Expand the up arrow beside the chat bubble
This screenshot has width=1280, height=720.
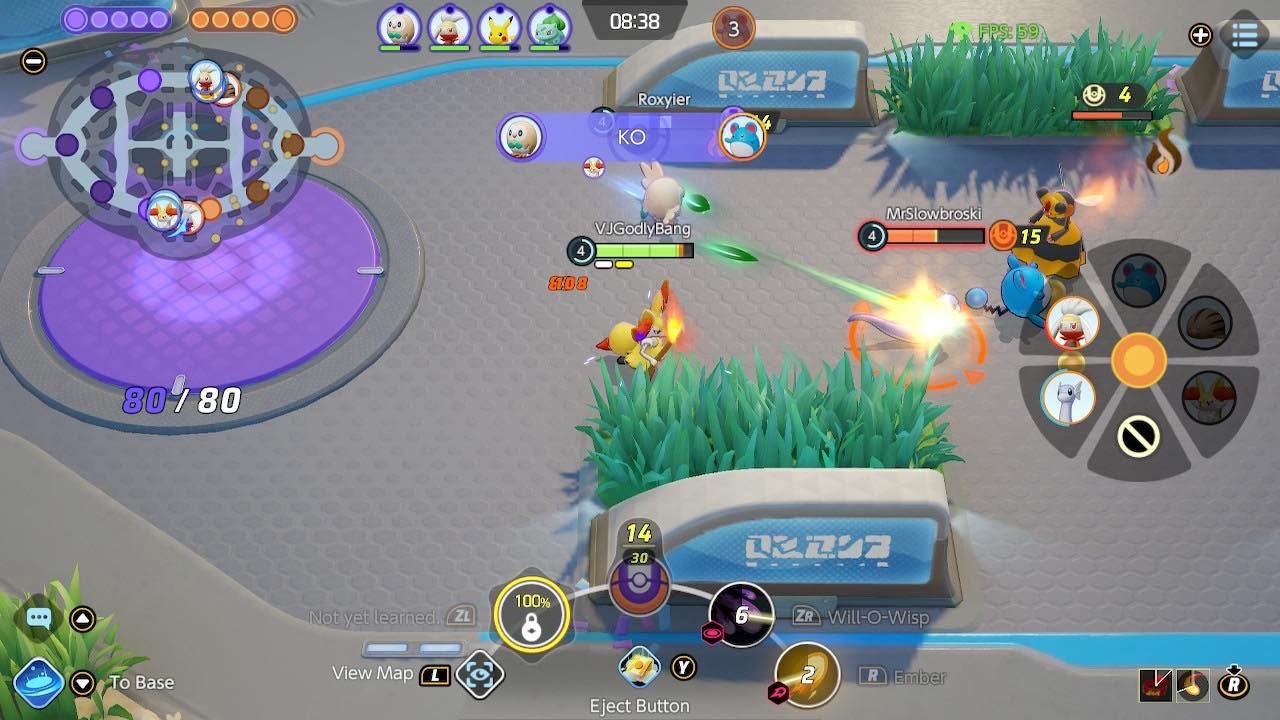tap(83, 618)
